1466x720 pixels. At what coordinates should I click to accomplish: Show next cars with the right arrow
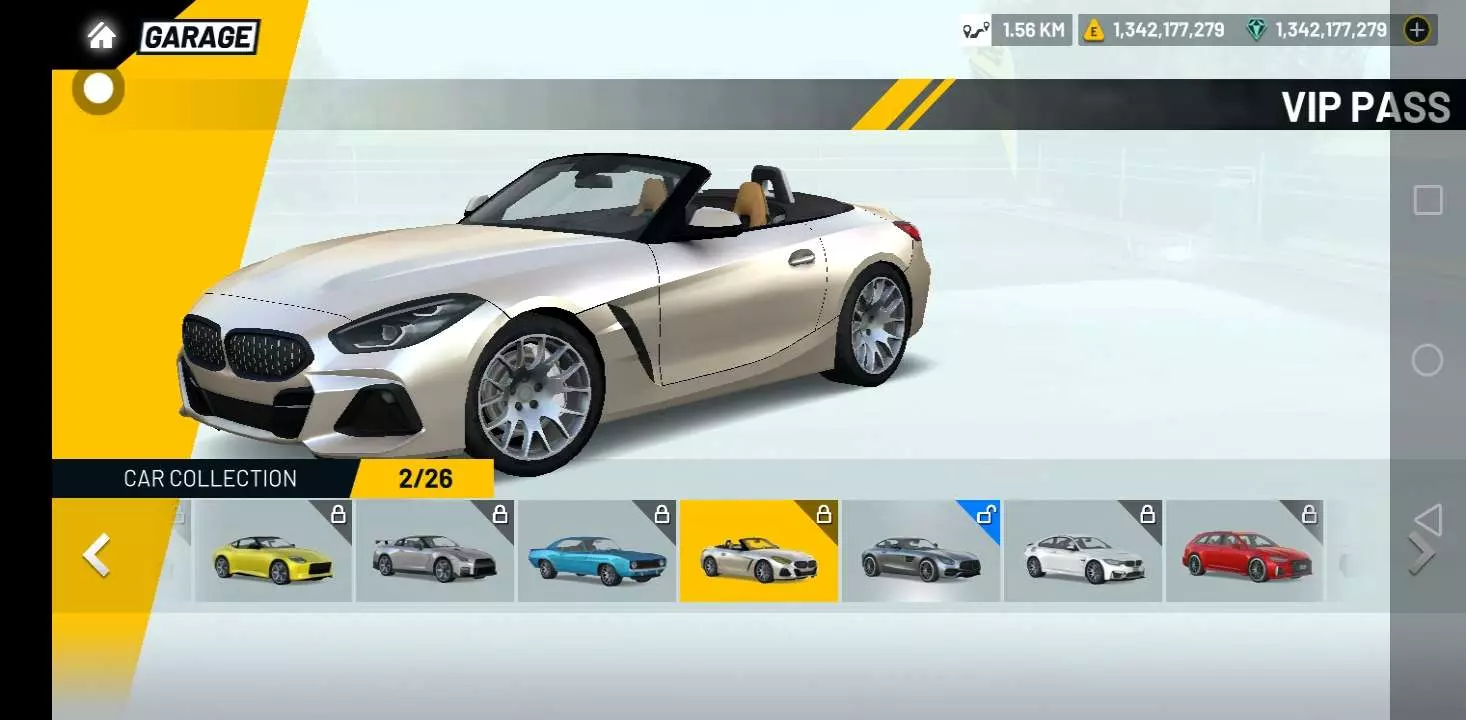click(x=1421, y=554)
